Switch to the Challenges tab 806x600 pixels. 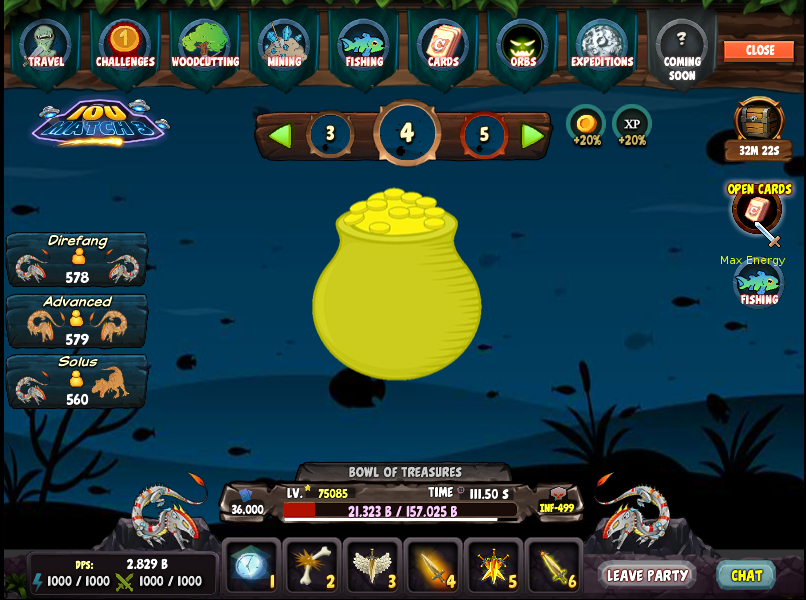pos(125,46)
